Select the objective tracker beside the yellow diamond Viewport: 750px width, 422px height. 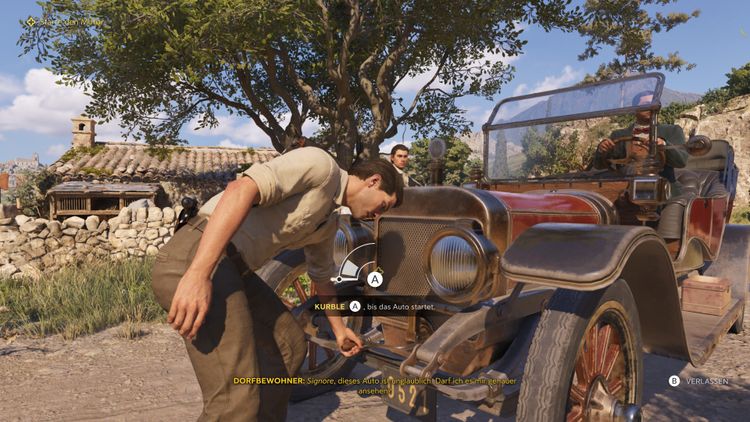pyautogui.click(x=68, y=21)
